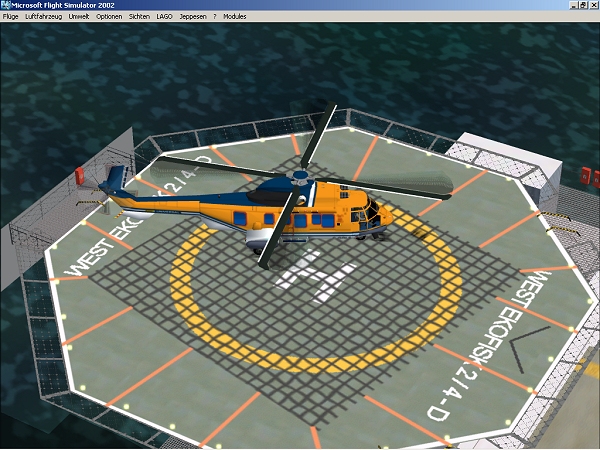The height and width of the screenshot is (450, 600).
Task: Open the Modules menu
Action: coord(235,17)
